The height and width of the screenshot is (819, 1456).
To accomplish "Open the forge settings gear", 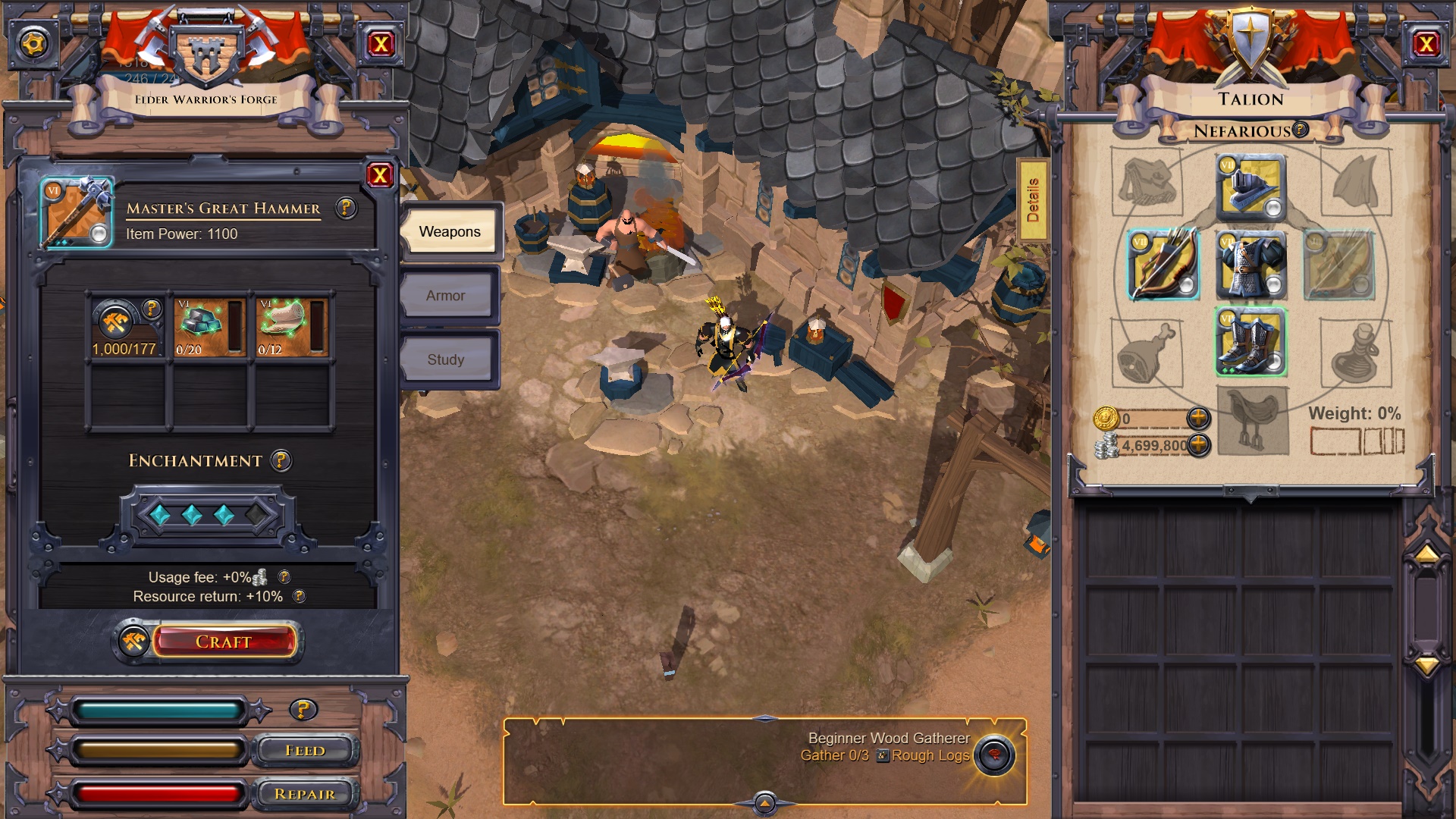I will [x=33, y=44].
